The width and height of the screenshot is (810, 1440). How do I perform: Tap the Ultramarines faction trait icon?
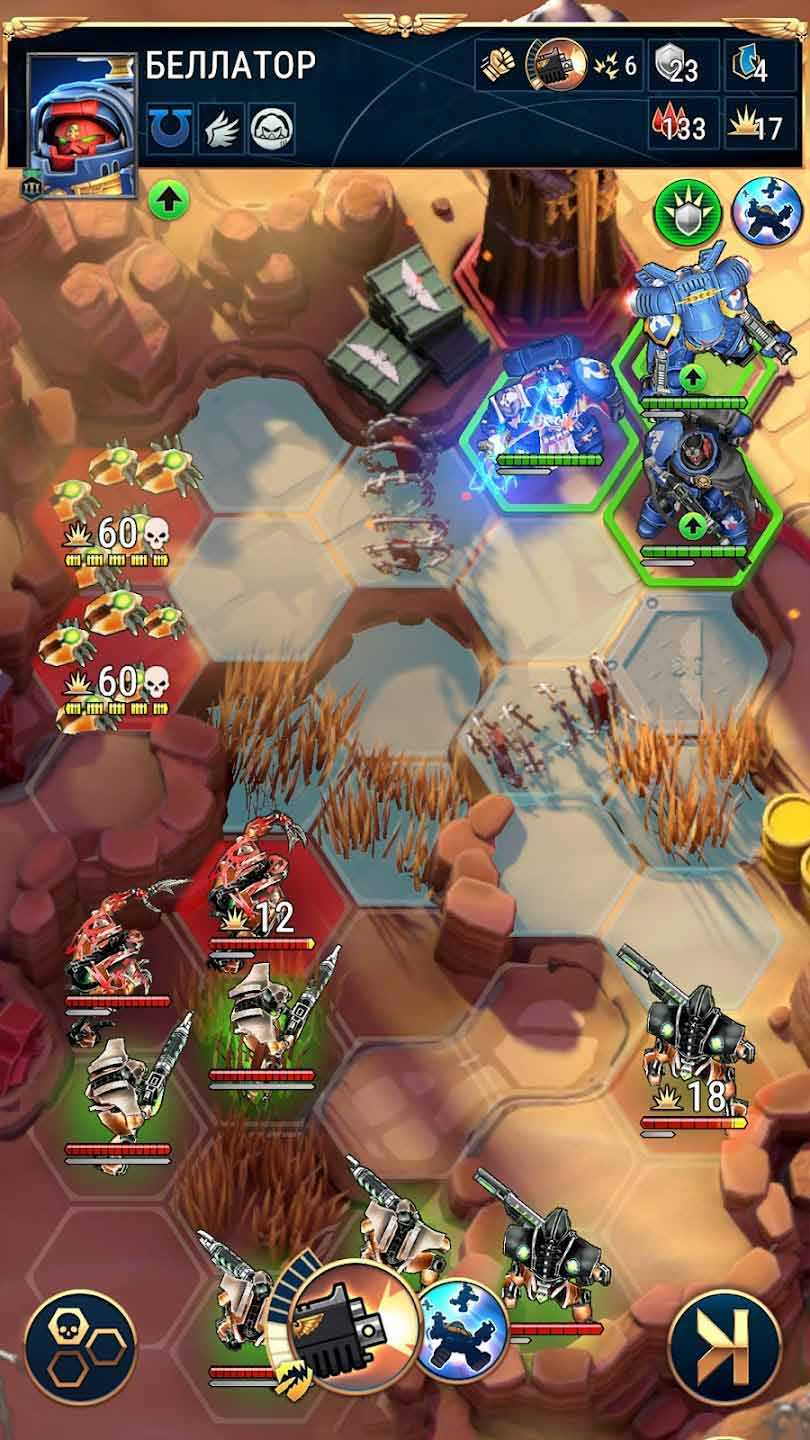pyautogui.click(x=170, y=129)
